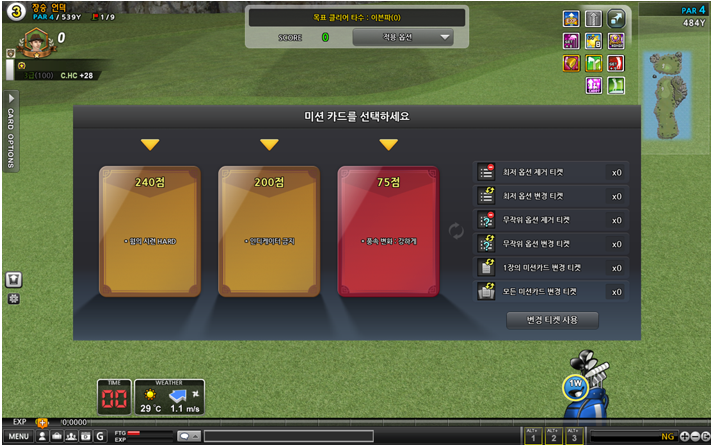This screenshot has width=711, height=445.
Task: Select the 최저 옵션 제거 티켓 row
Action: pyautogui.click(x=550, y=172)
